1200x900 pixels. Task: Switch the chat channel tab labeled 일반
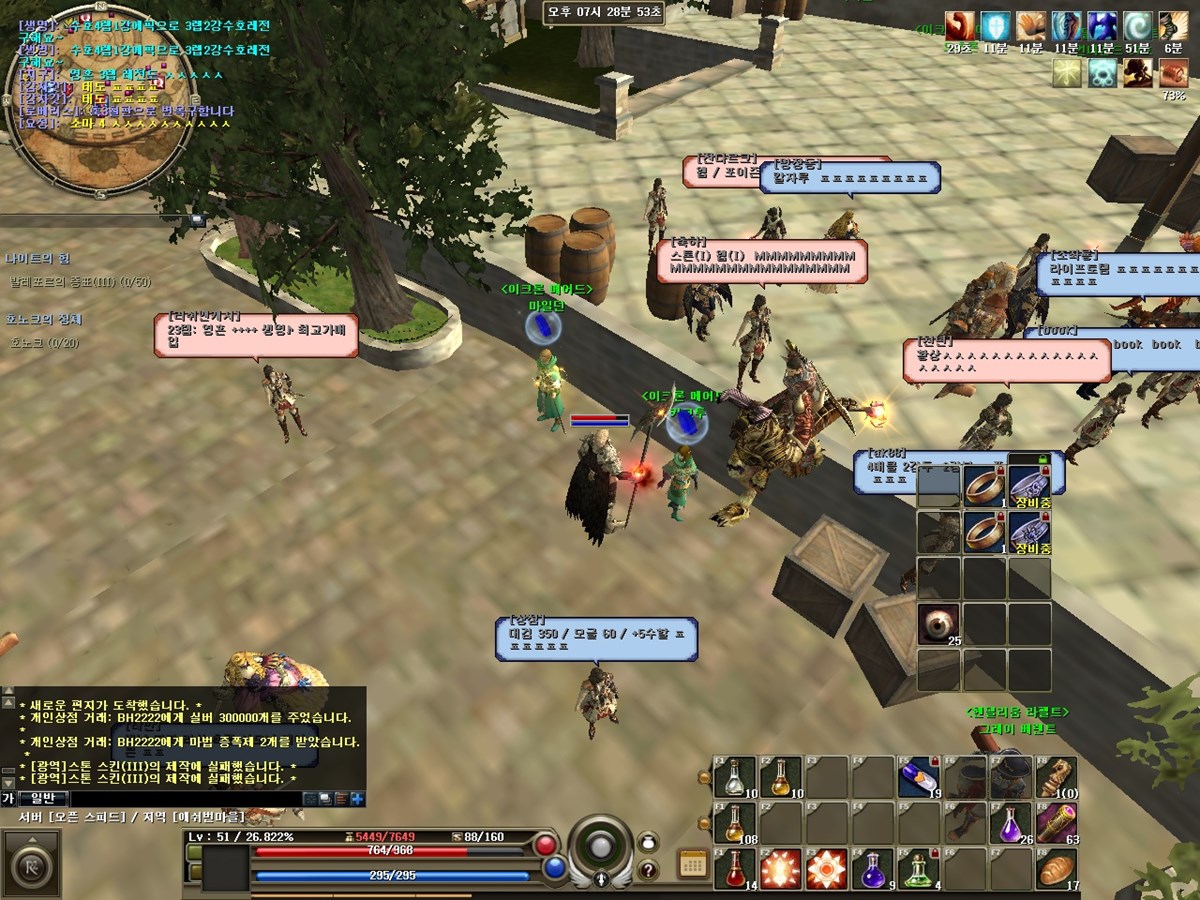44,798
